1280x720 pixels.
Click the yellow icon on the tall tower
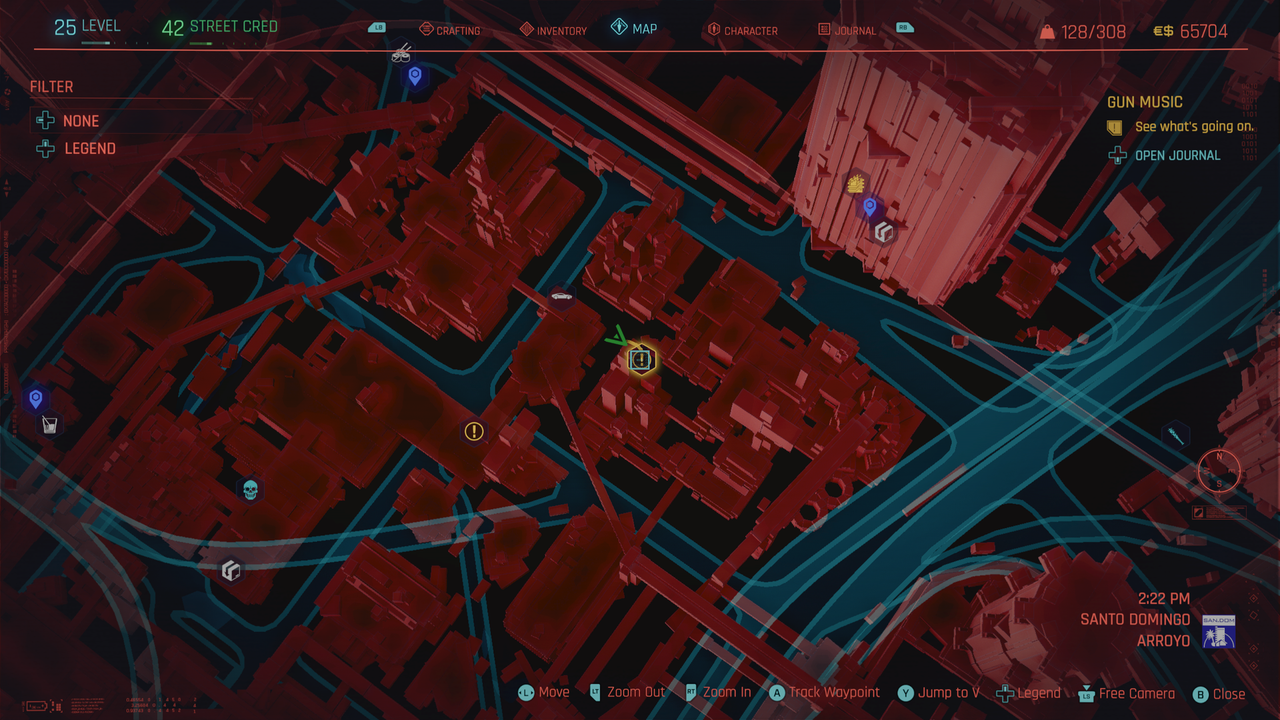(x=856, y=183)
